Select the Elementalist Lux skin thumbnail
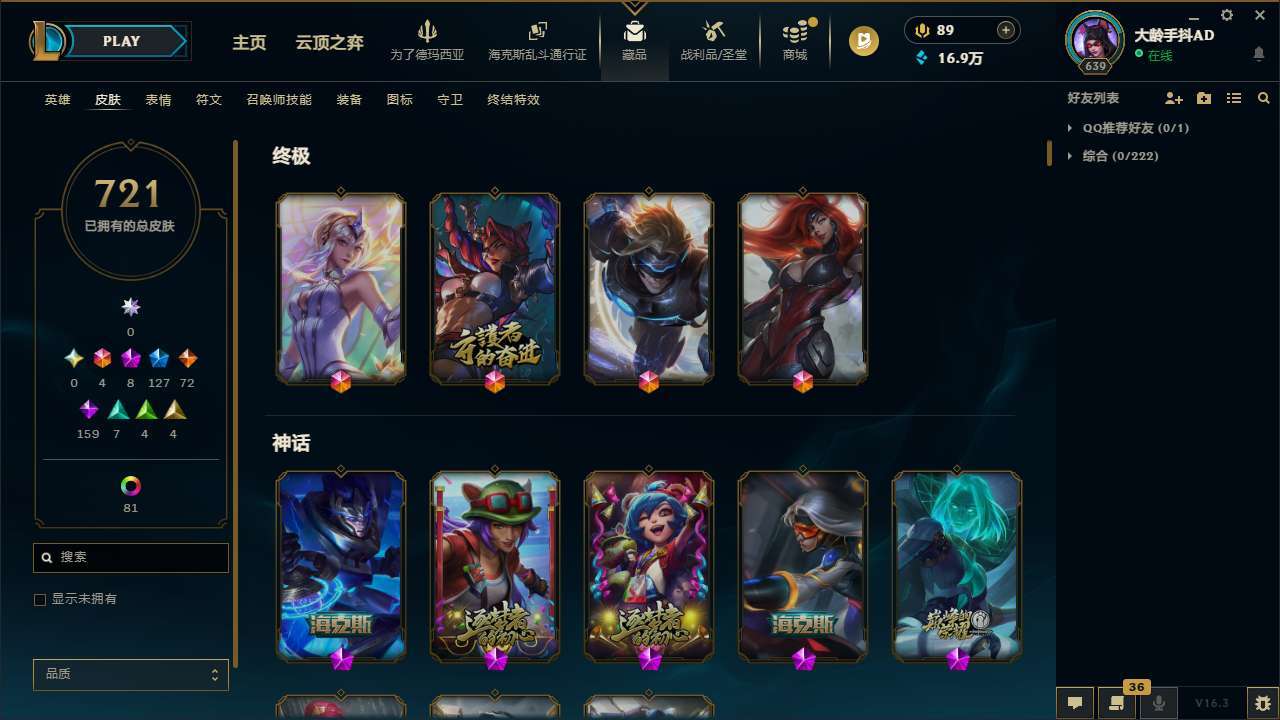1280x720 pixels. [x=340, y=287]
